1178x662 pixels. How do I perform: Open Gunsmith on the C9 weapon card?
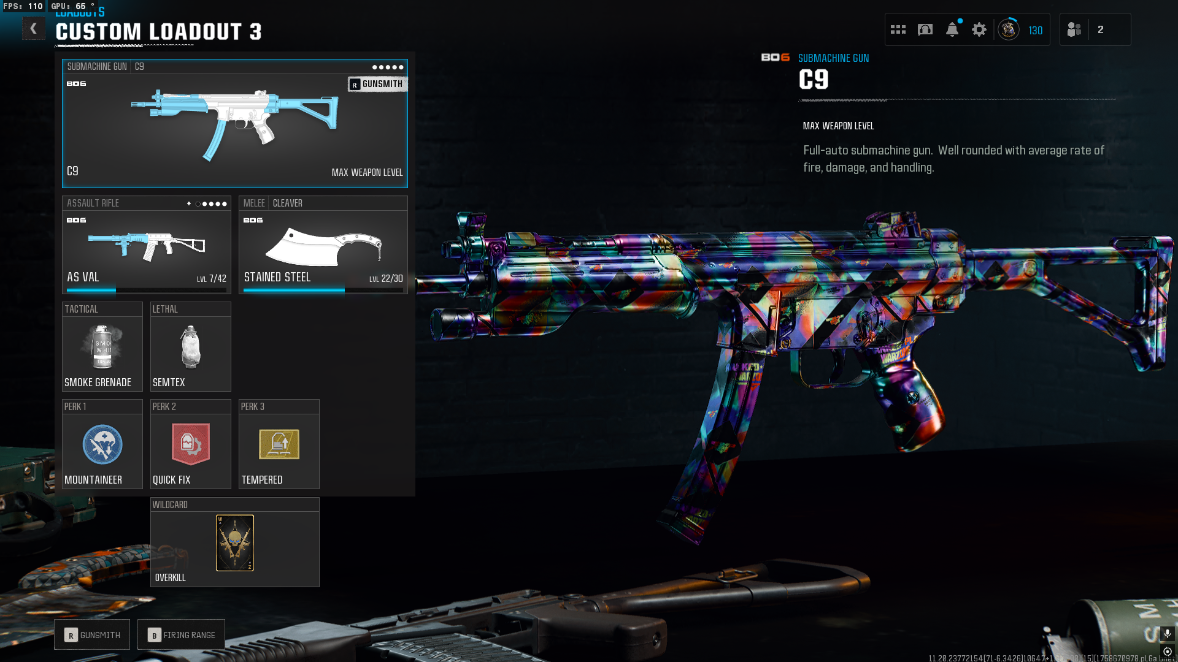pyautogui.click(x=376, y=84)
